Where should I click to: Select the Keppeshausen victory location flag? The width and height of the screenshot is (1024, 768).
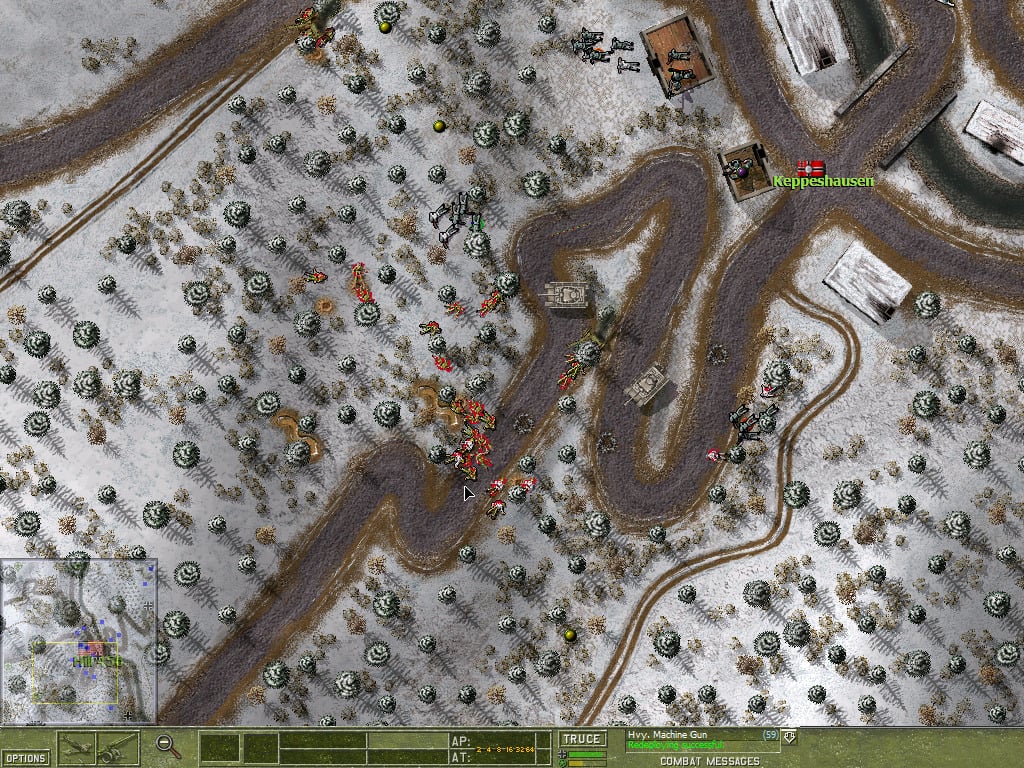click(810, 168)
